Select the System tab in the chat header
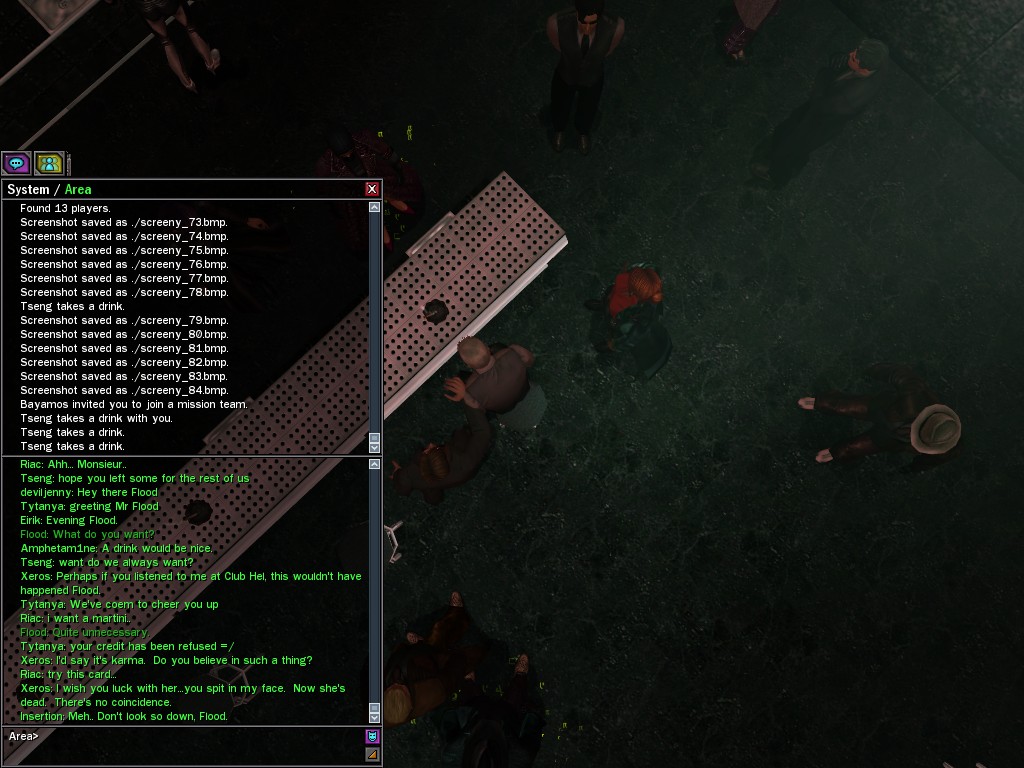The image size is (1024, 768). point(28,189)
